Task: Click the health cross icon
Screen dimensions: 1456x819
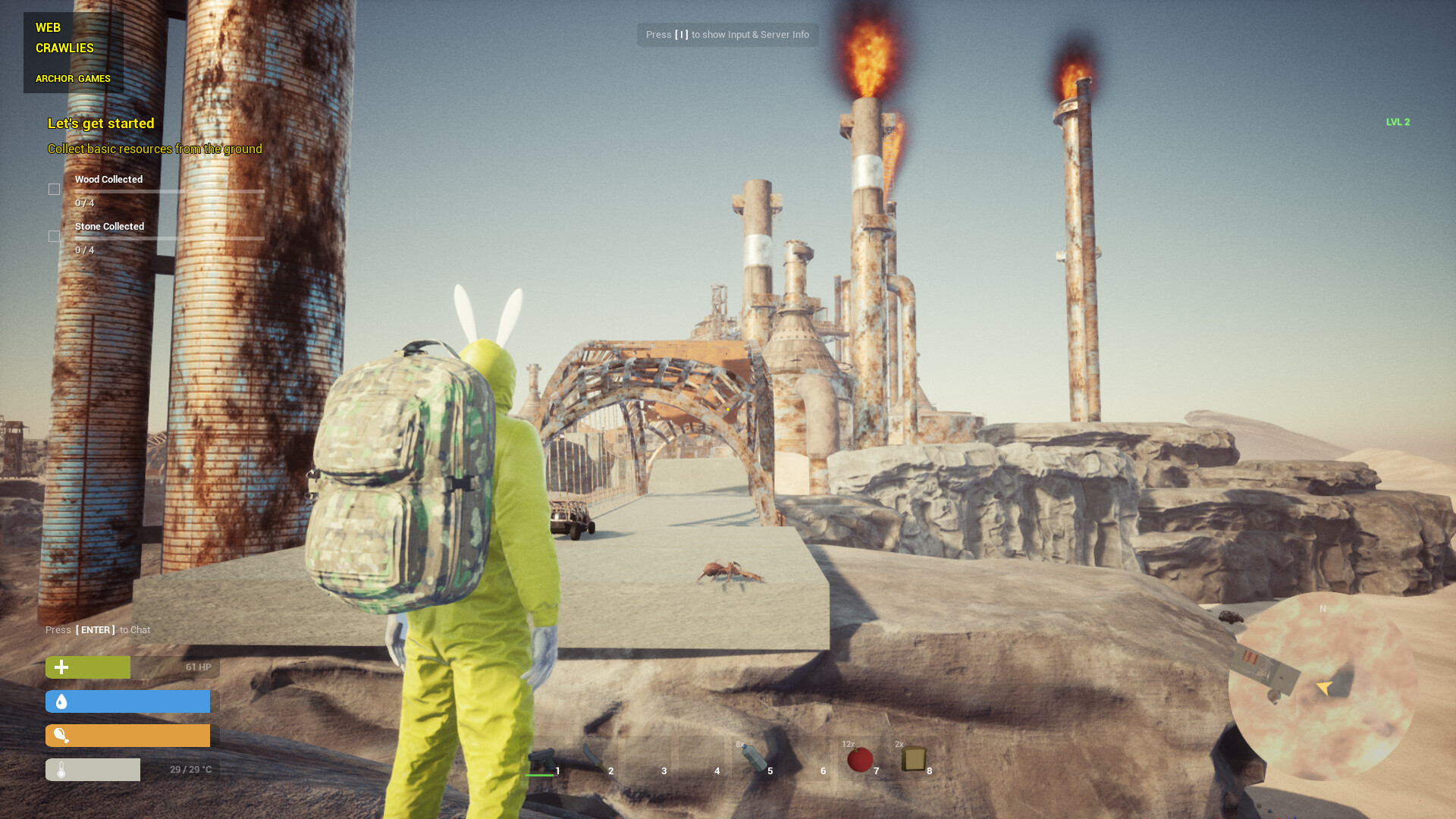Action: 60,667
